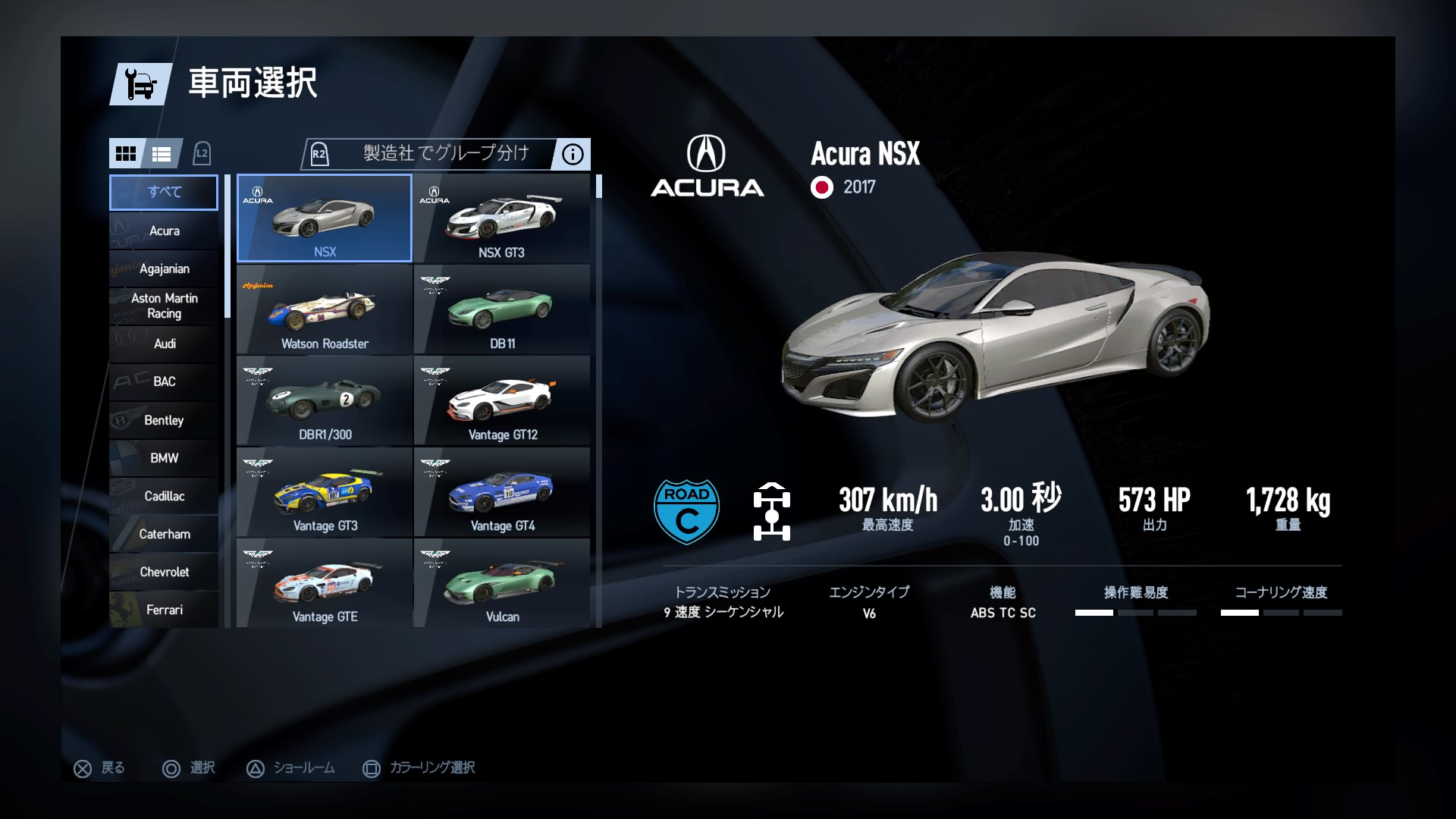
Task: Select the Acura NSX car tile
Action: click(x=325, y=218)
